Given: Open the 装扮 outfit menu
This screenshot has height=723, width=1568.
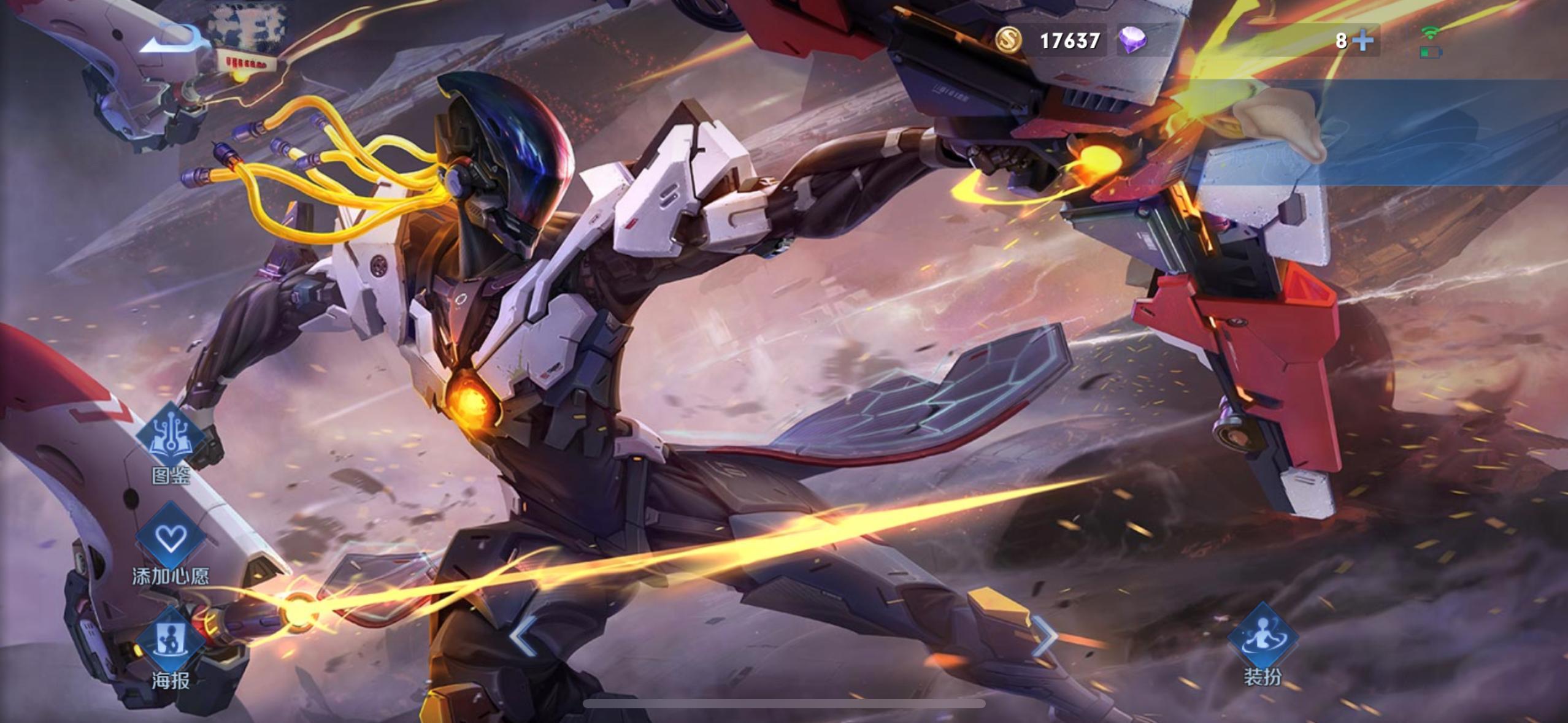Looking at the screenshot, I should coord(1262,638).
